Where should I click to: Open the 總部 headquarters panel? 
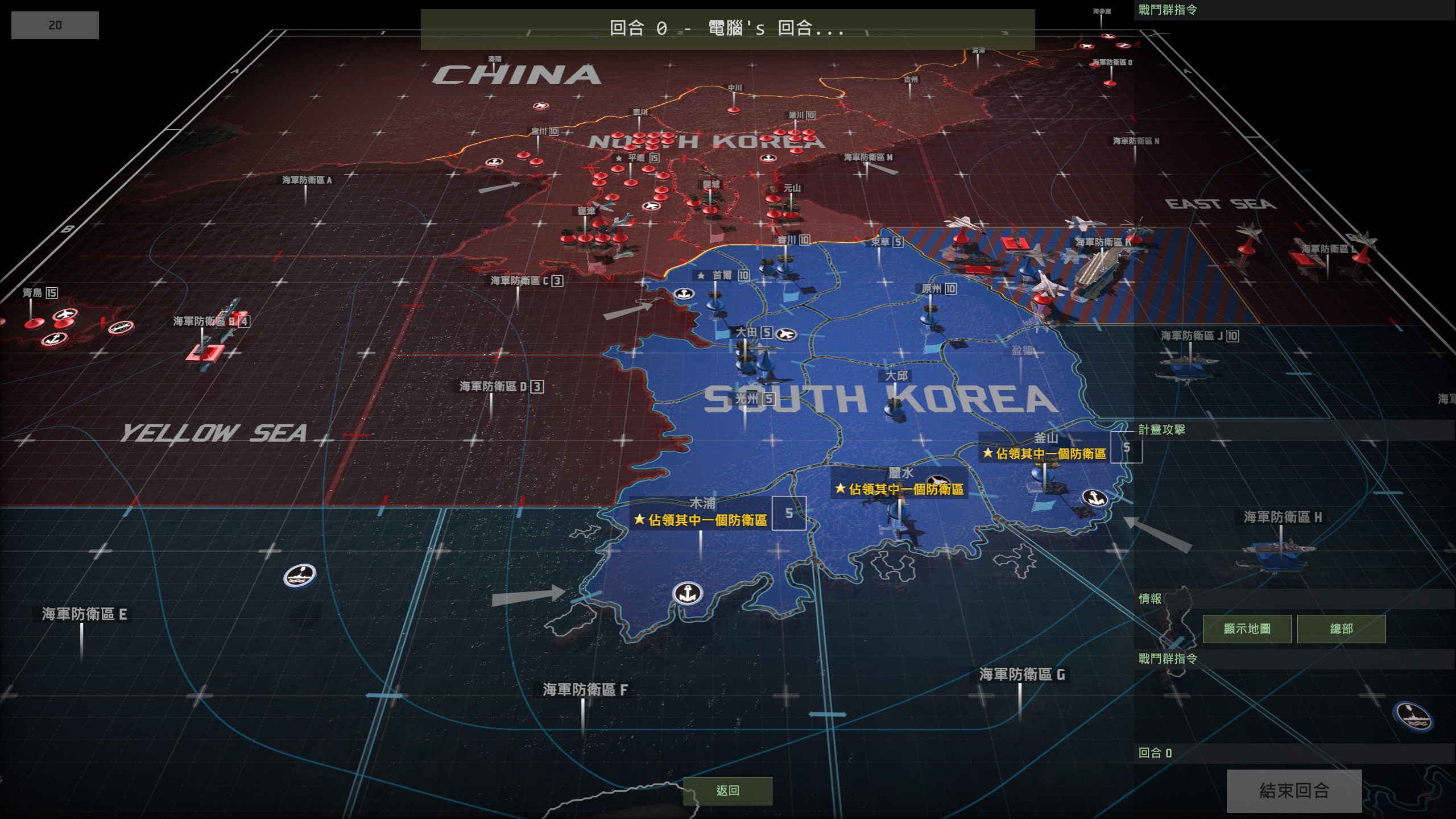[x=1342, y=628]
